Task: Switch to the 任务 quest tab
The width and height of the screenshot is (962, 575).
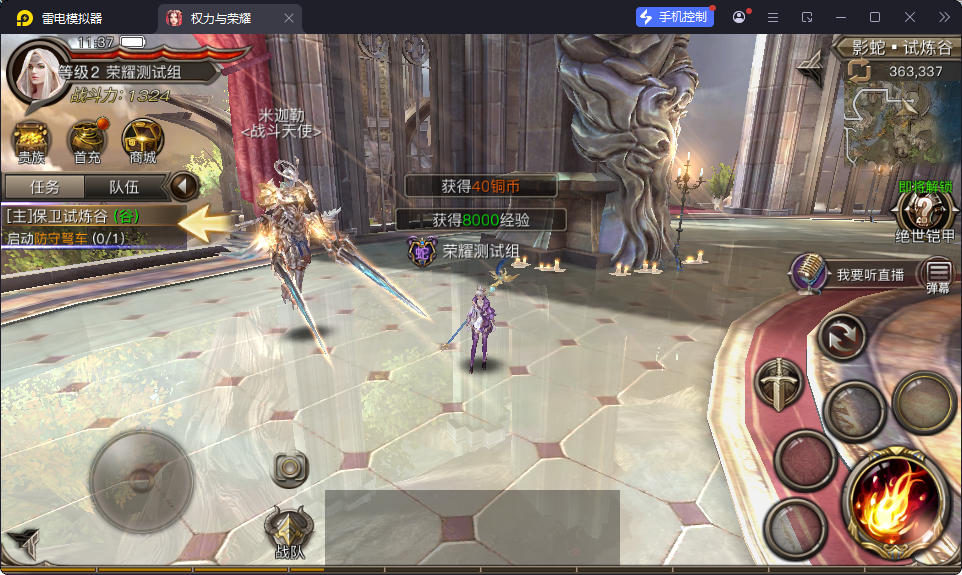Action: pos(44,187)
